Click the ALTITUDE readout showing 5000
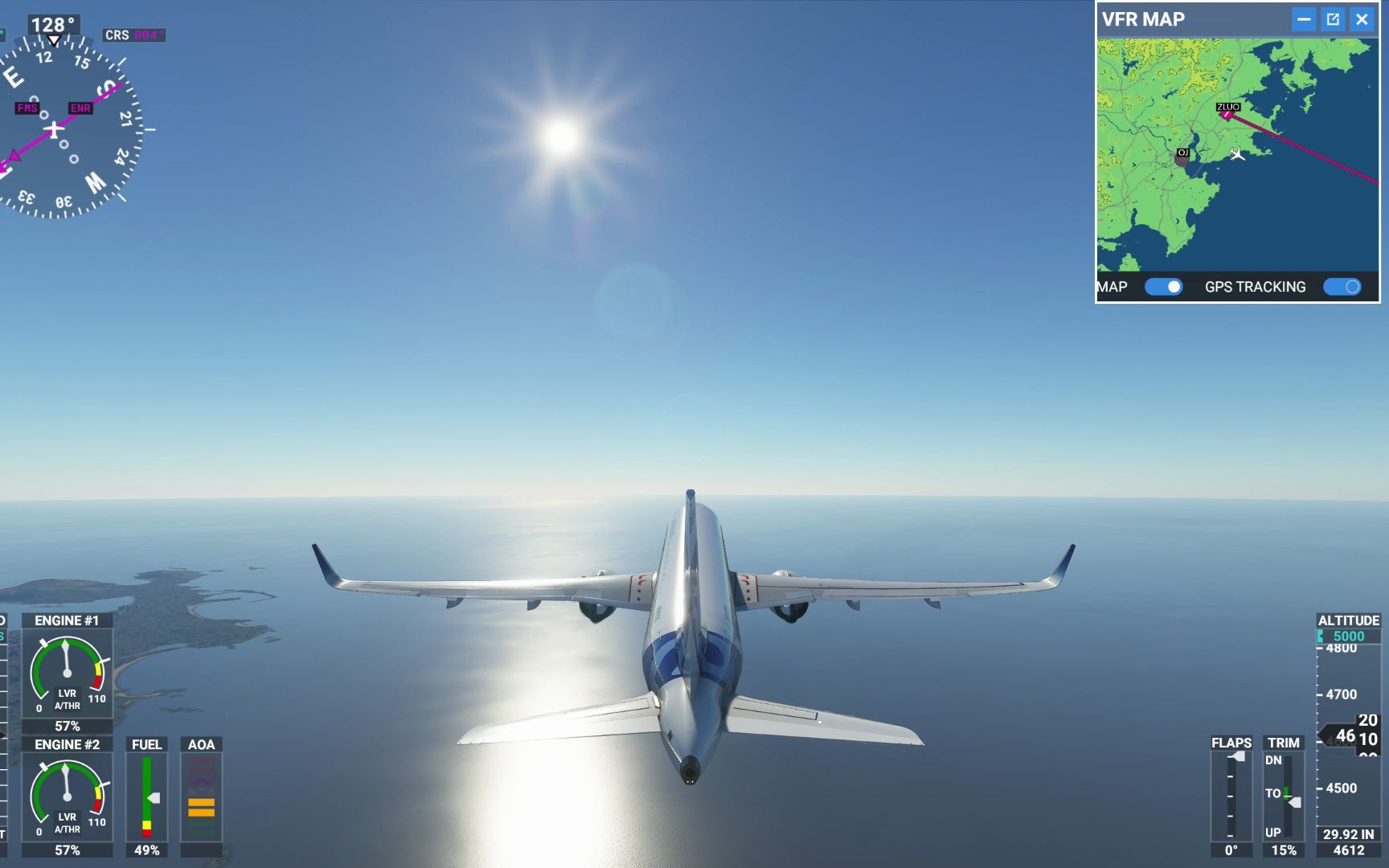 [x=1349, y=635]
